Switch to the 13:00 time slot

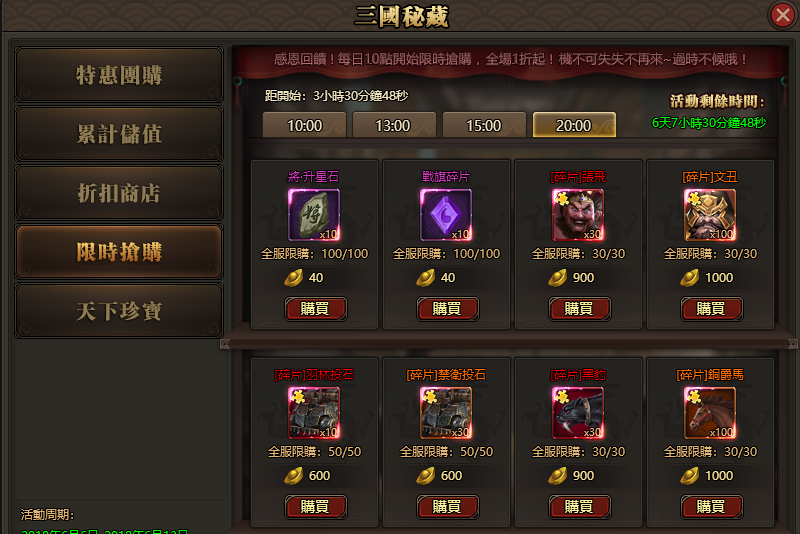pyautogui.click(x=393, y=125)
